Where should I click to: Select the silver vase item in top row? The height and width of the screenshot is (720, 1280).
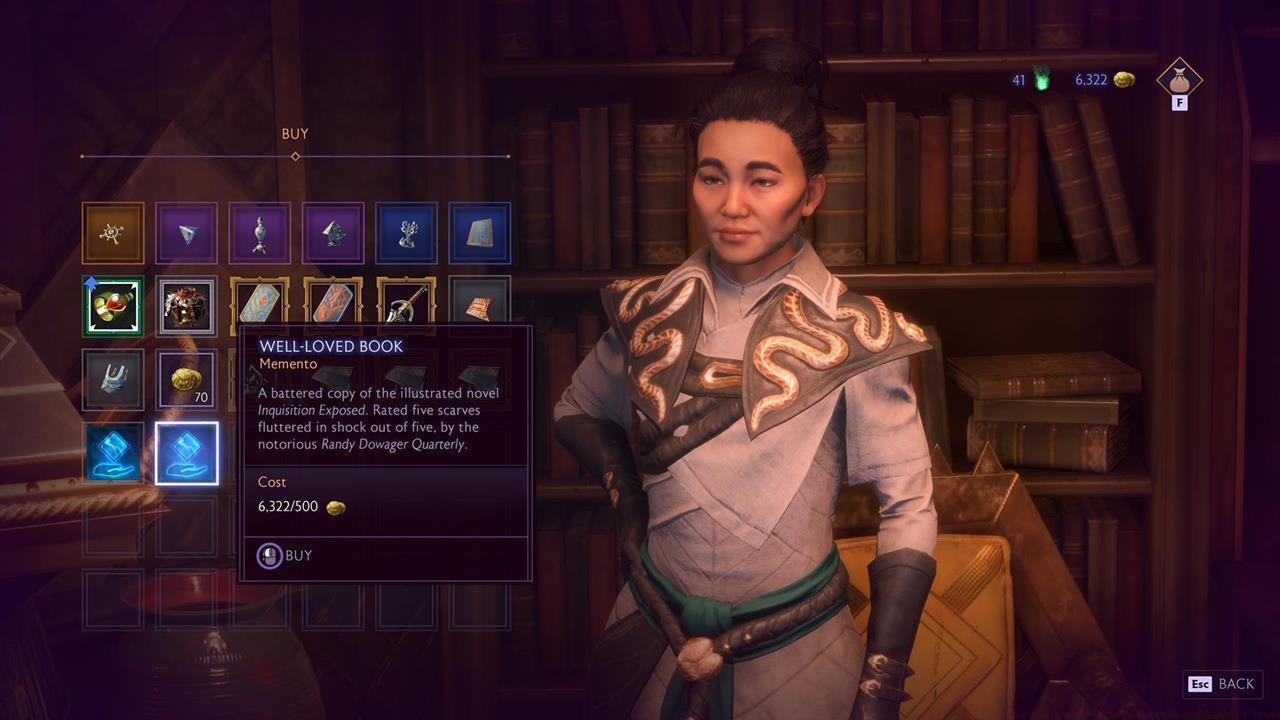pyautogui.click(x=259, y=232)
